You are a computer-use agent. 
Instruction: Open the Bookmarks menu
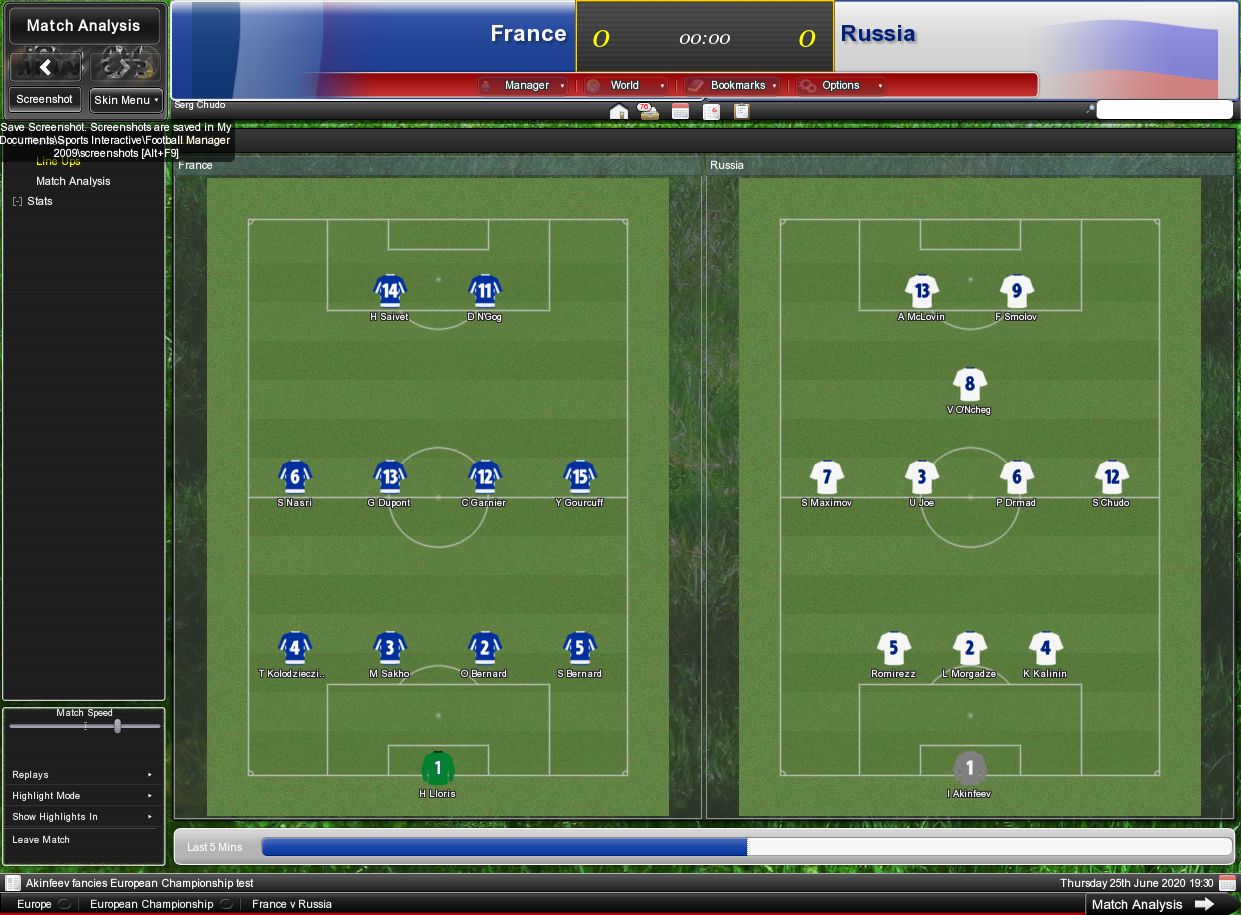[736, 86]
